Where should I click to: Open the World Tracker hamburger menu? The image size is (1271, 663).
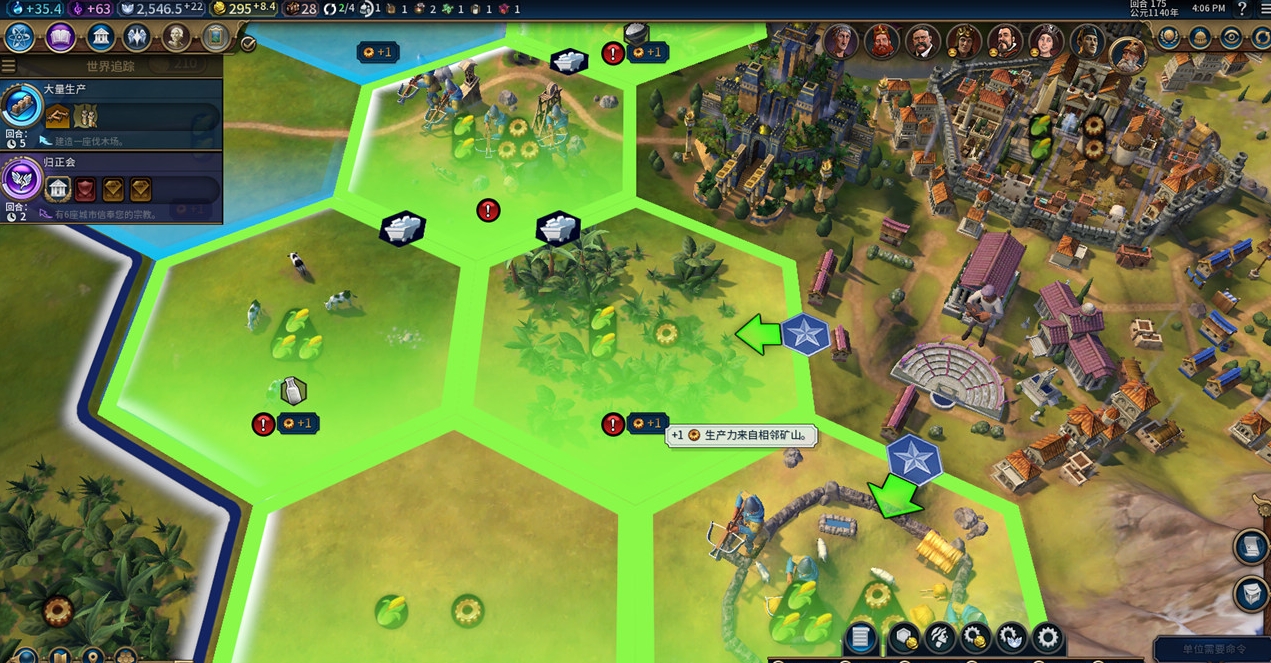[x=9, y=66]
